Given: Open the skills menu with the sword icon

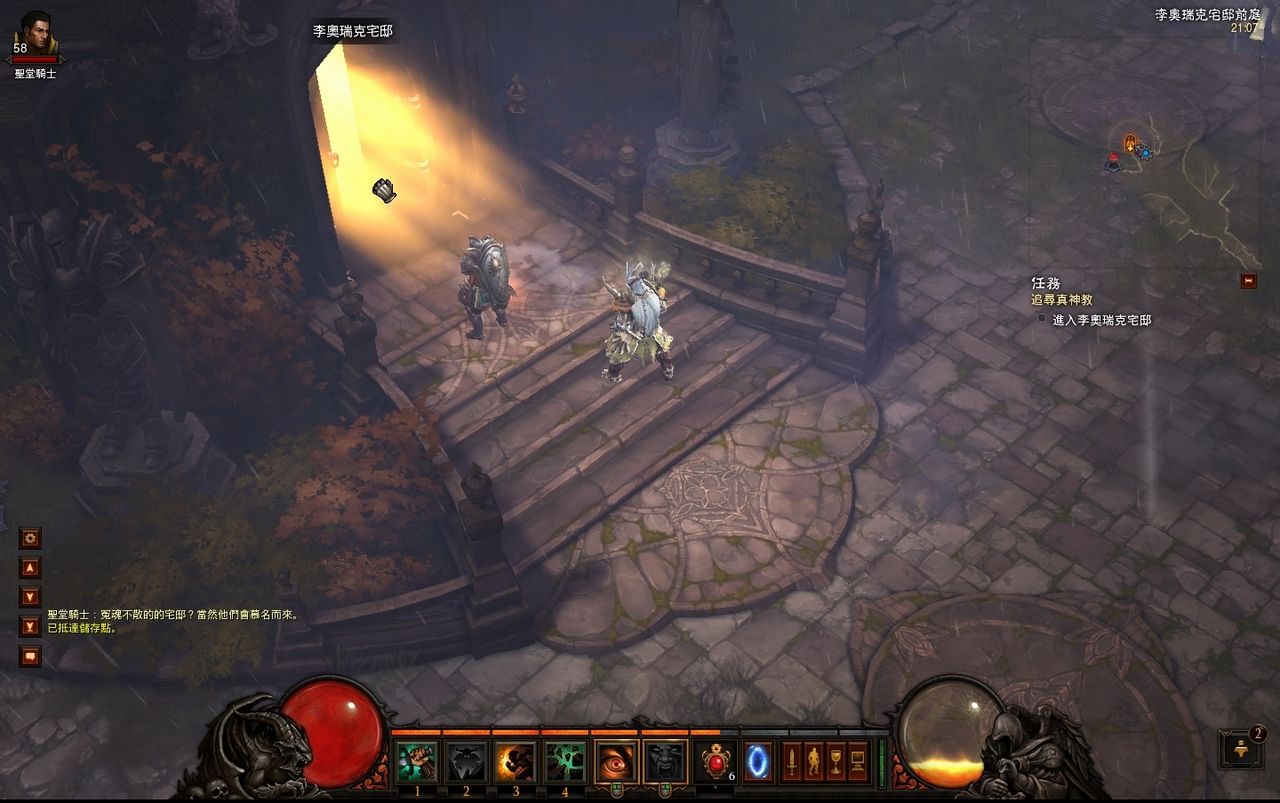Looking at the screenshot, I should [x=792, y=762].
